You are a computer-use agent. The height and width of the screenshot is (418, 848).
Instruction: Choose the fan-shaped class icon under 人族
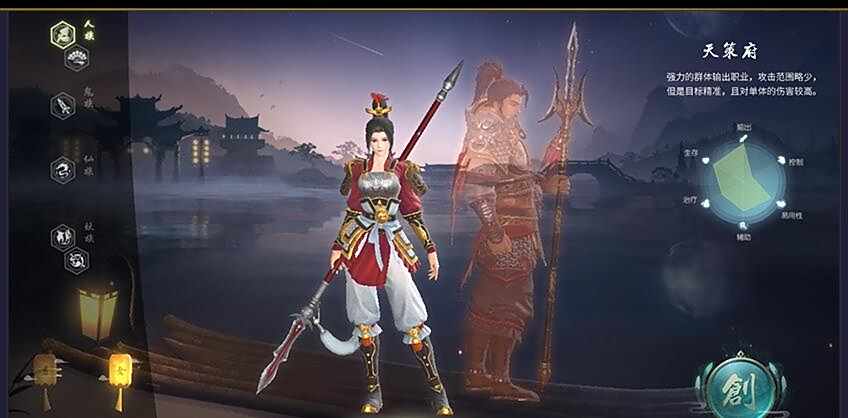coord(77,59)
